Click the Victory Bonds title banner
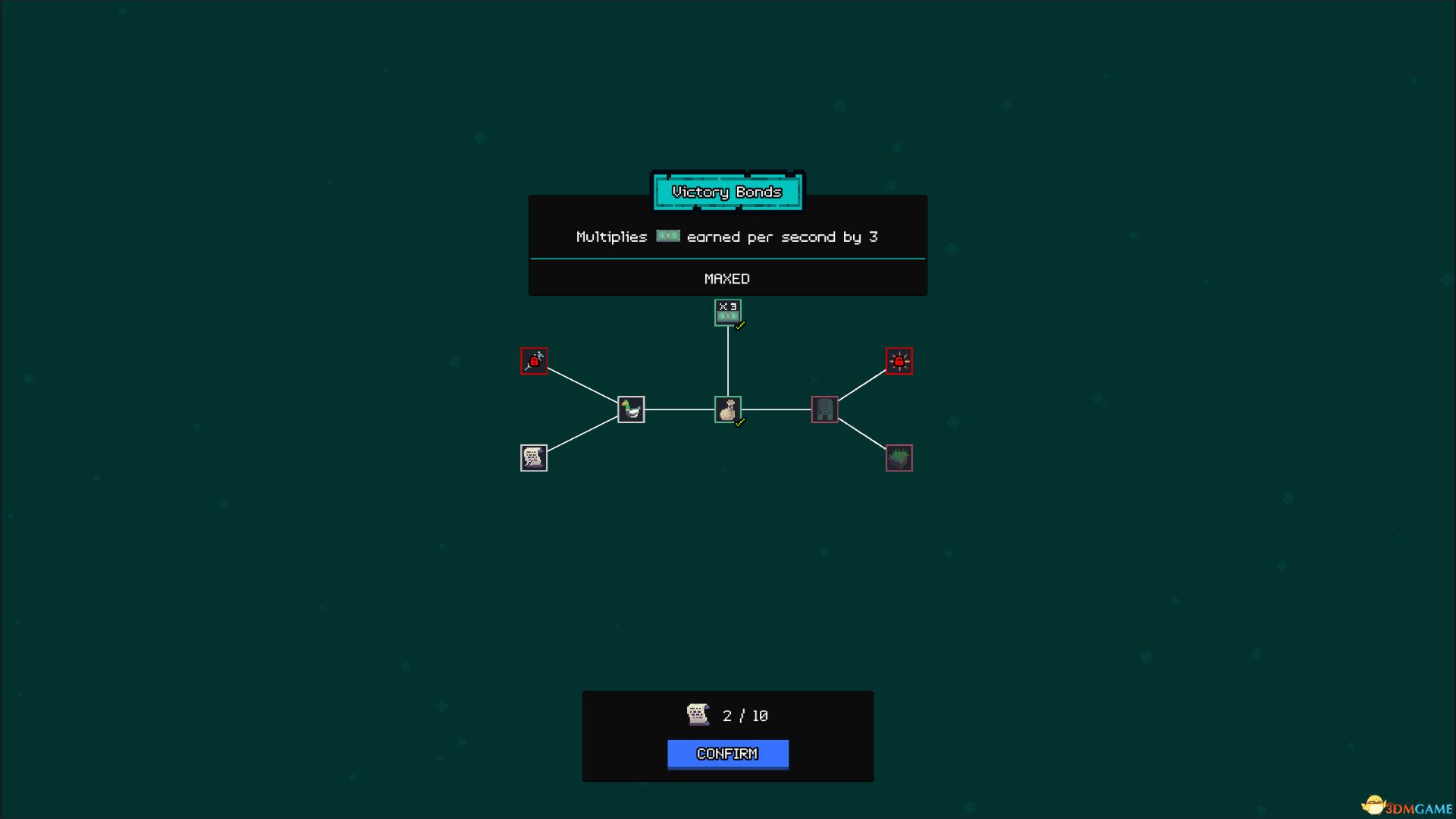The image size is (1456, 819). [727, 192]
